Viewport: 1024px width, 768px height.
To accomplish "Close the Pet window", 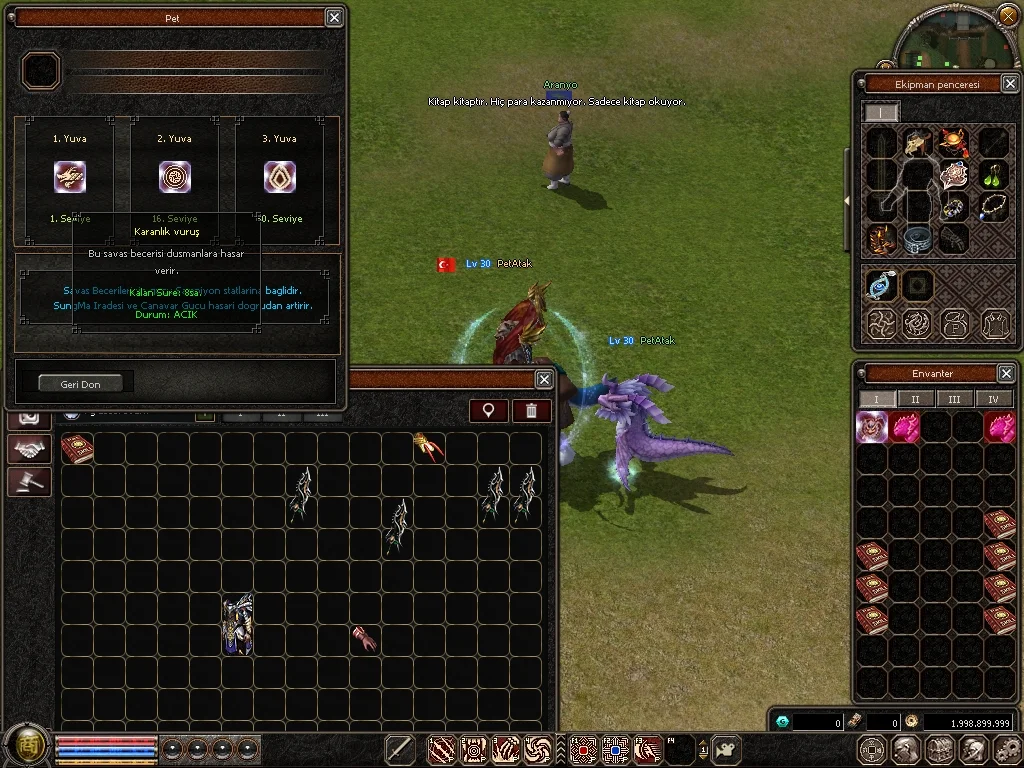I will 334,17.
